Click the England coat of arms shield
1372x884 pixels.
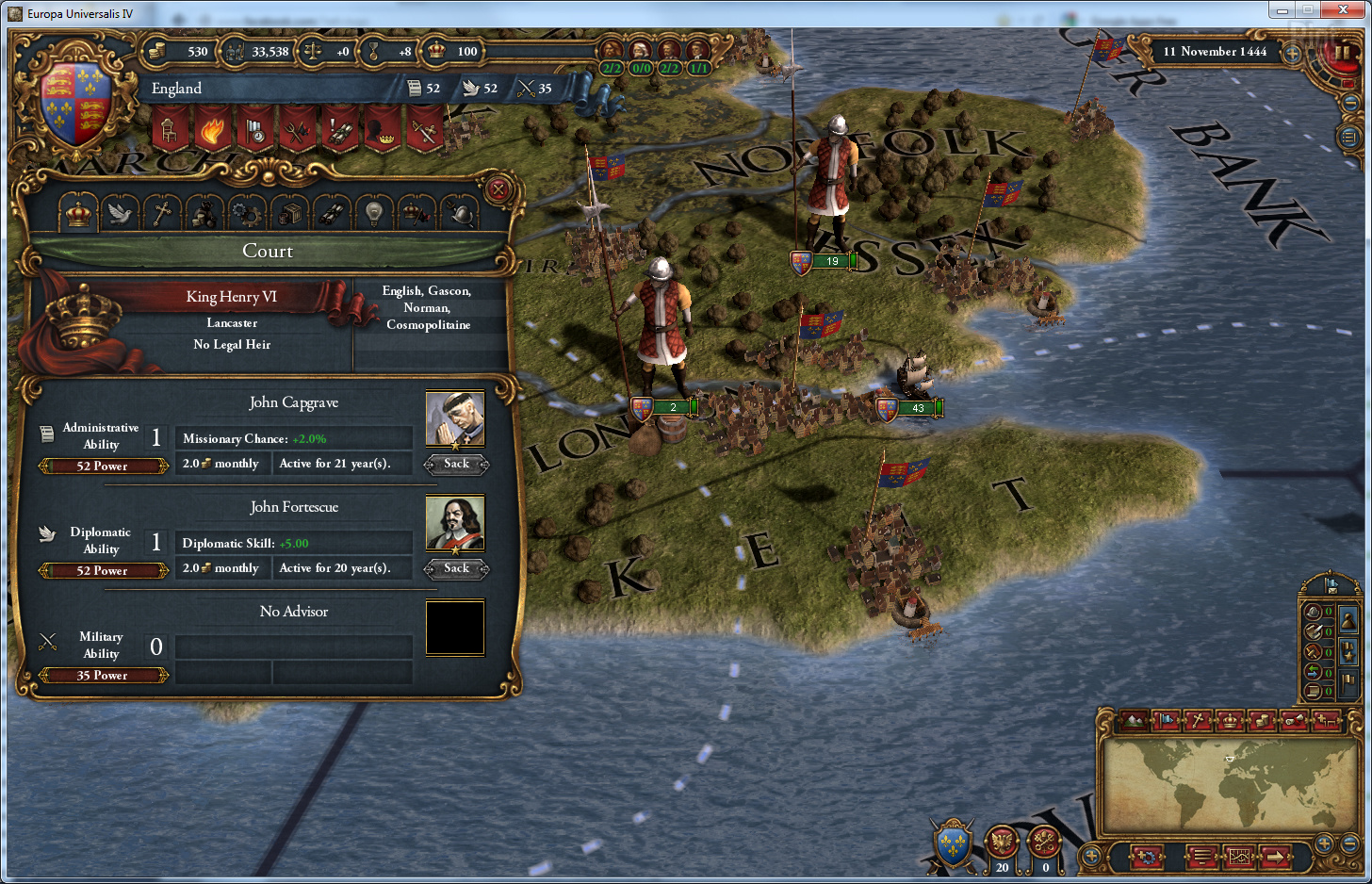click(75, 104)
